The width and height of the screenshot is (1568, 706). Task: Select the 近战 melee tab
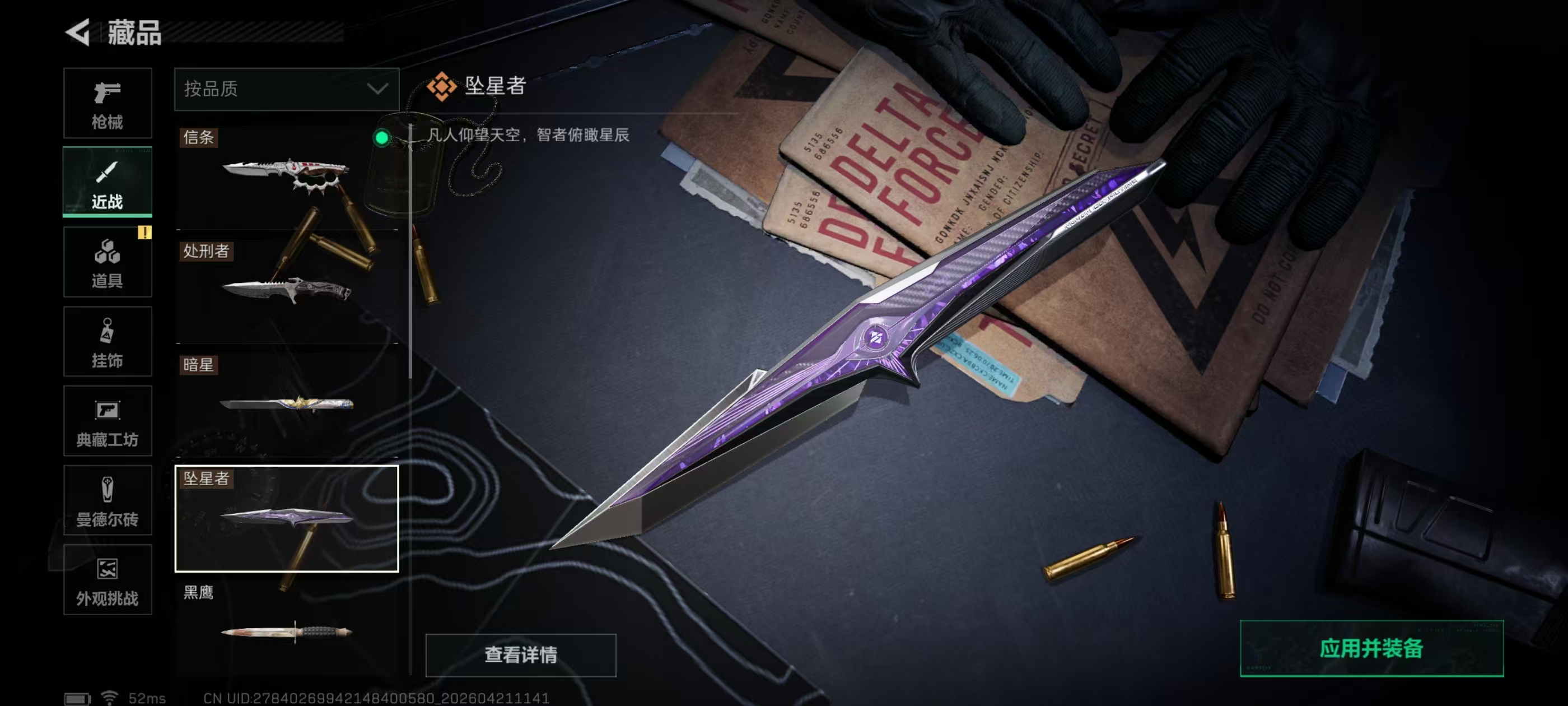pyautogui.click(x=107, y=182)
